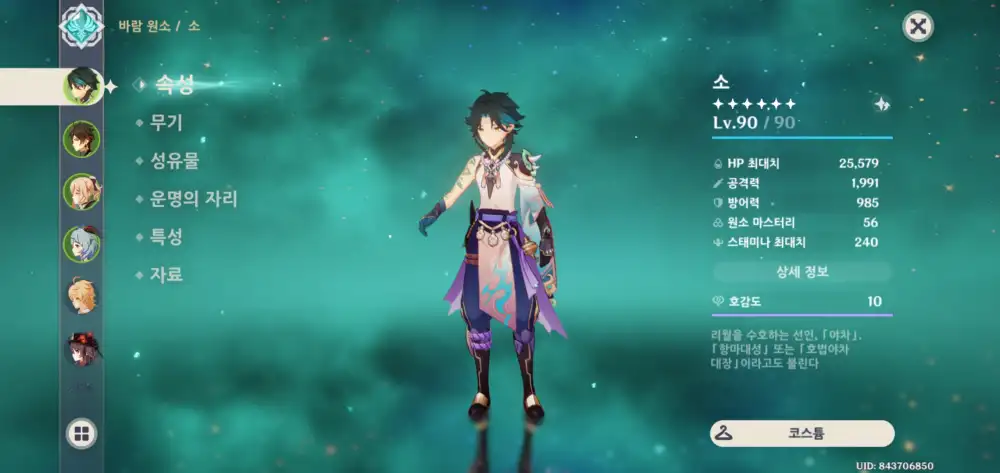Image resolution: width=1000 pixels, height=473 pixels.
Task: View the 자료 (Profile) tab
Action: click(x=165, y=274)
